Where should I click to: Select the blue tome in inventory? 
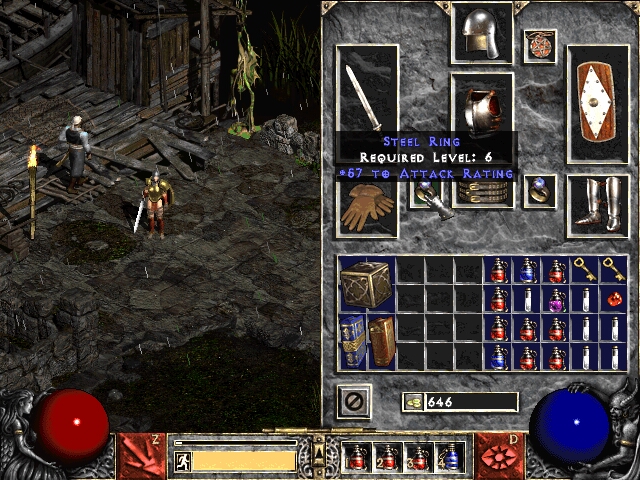352,341
